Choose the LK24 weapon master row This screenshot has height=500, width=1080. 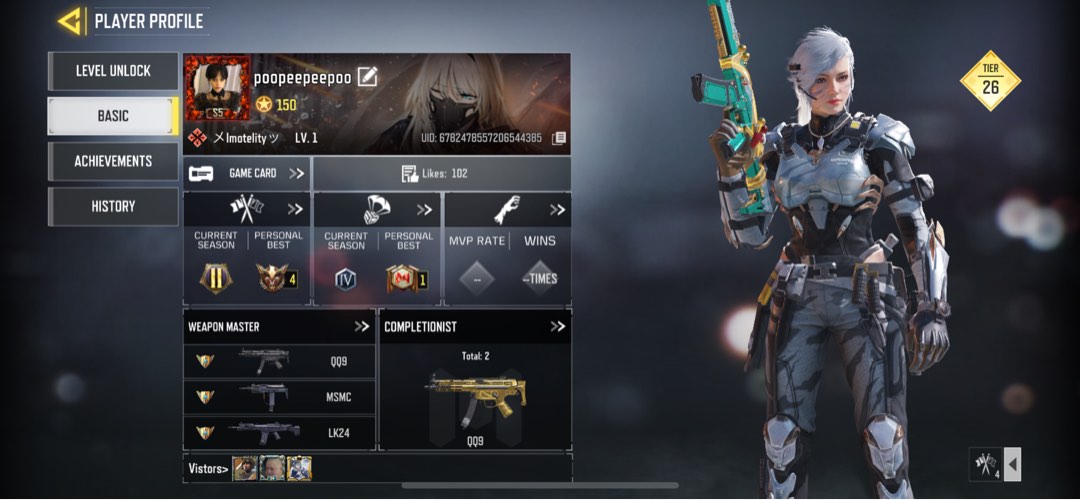pyautogui.click(x=279, y=432)
